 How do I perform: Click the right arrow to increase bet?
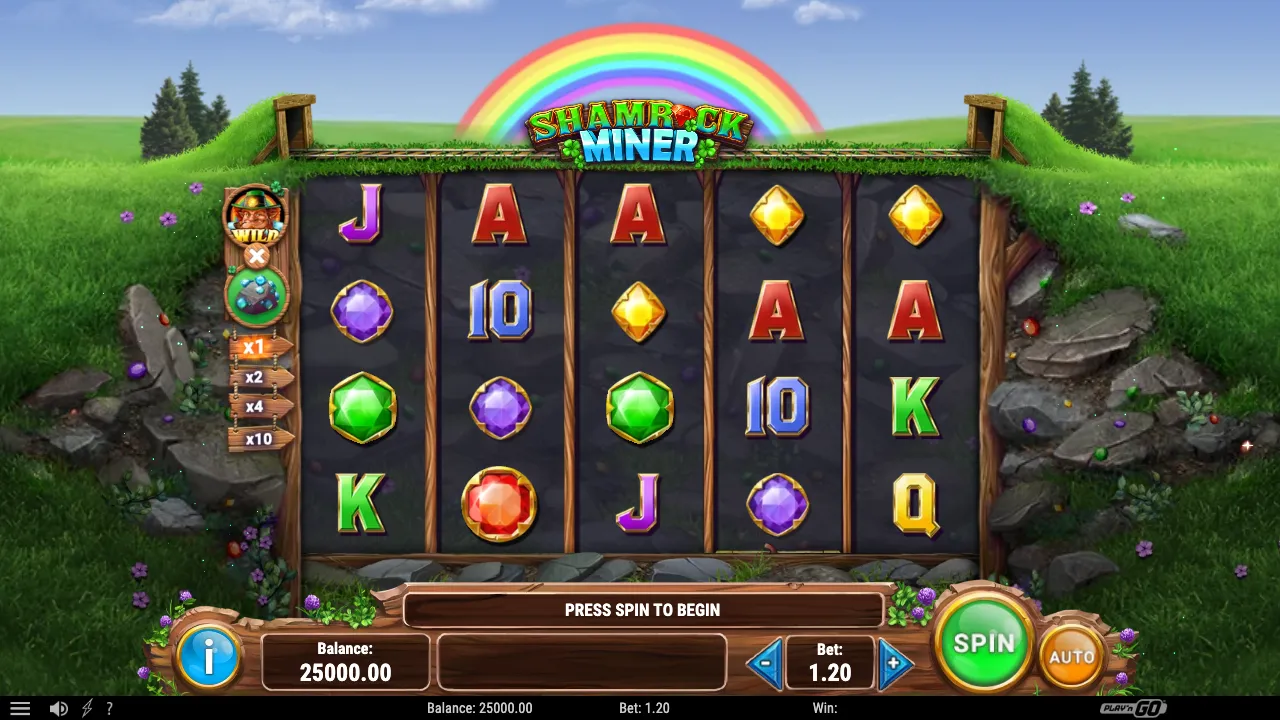tap(893, 661)
